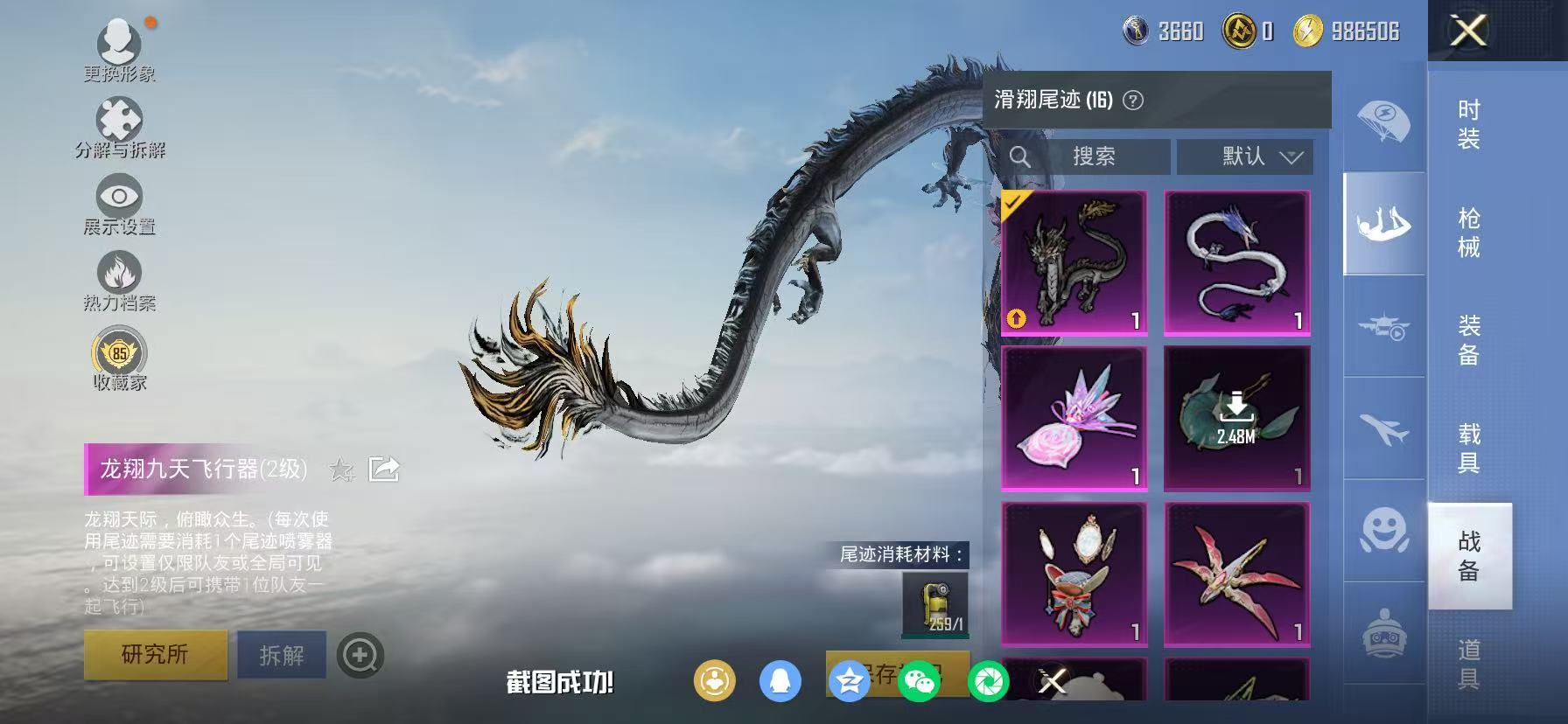Open the 默认 sort dropdown
Screen dimensions: 1568x724
click(x=1244, y=157)
